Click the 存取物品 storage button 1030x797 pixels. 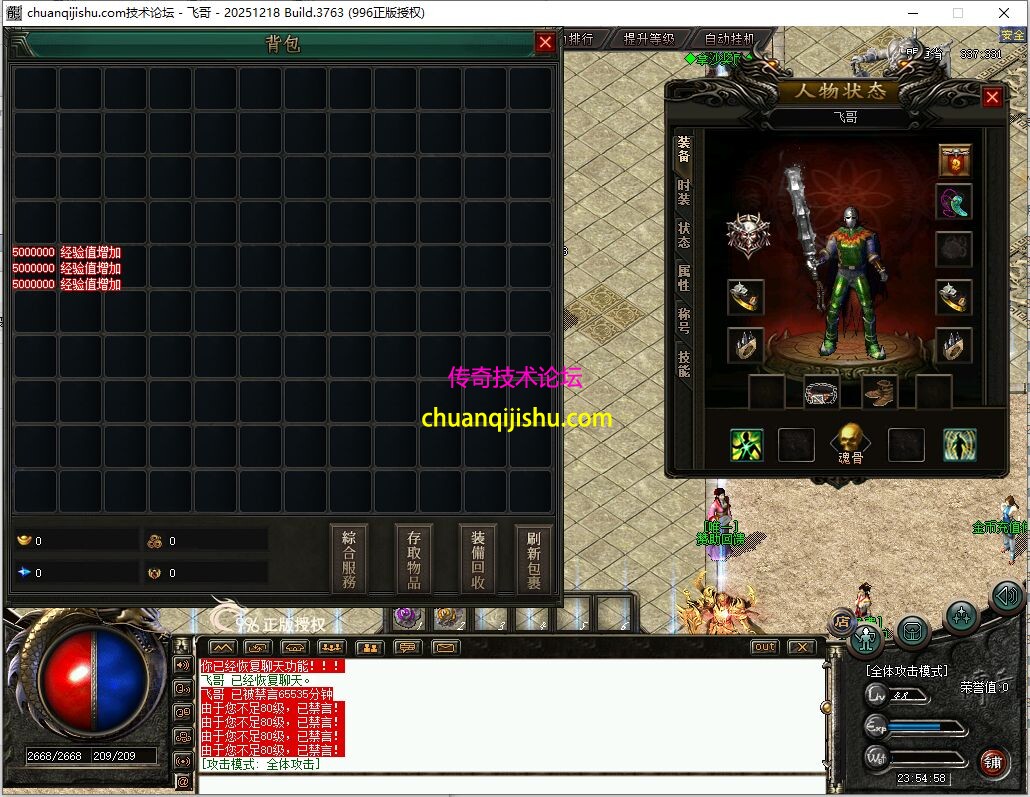pos(414,559)
